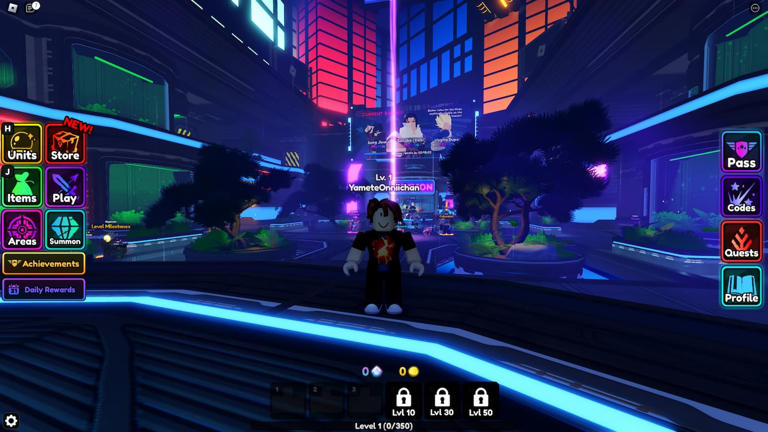Go to the Summon menu
768x432 pixels.
(65, 230)
